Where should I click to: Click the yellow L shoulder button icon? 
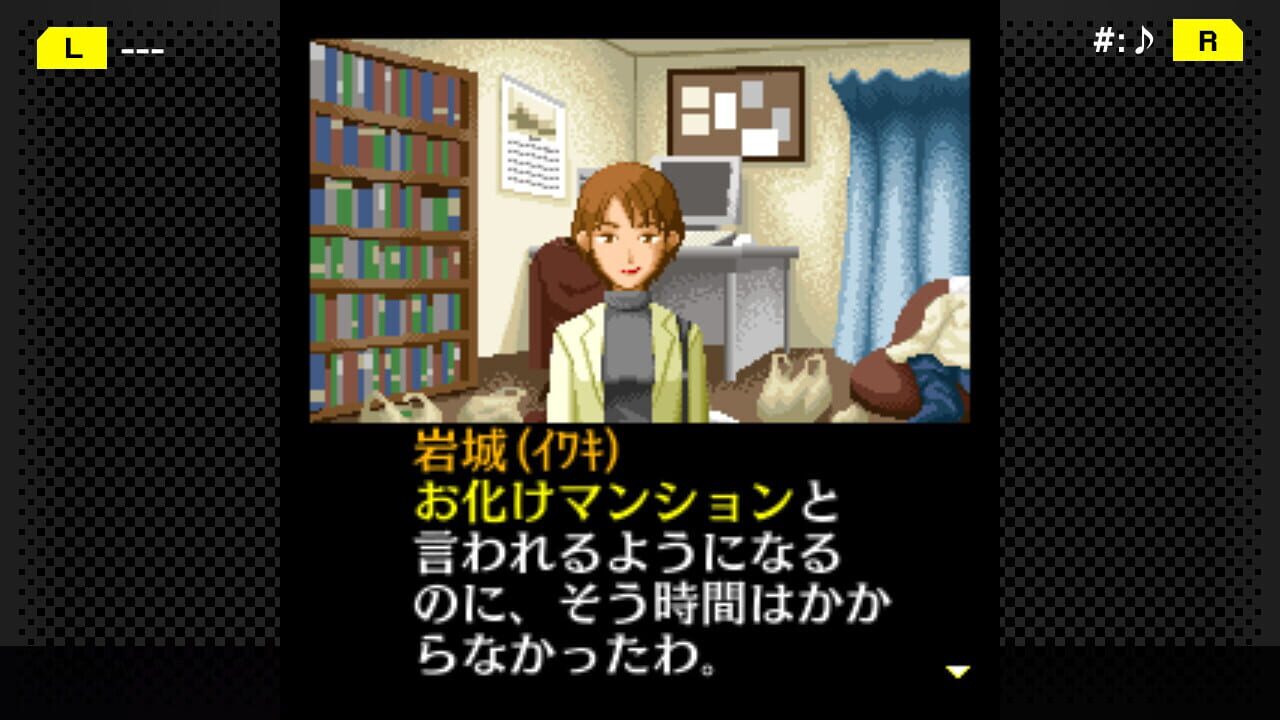pyautogui.click(x=70, y=47)
